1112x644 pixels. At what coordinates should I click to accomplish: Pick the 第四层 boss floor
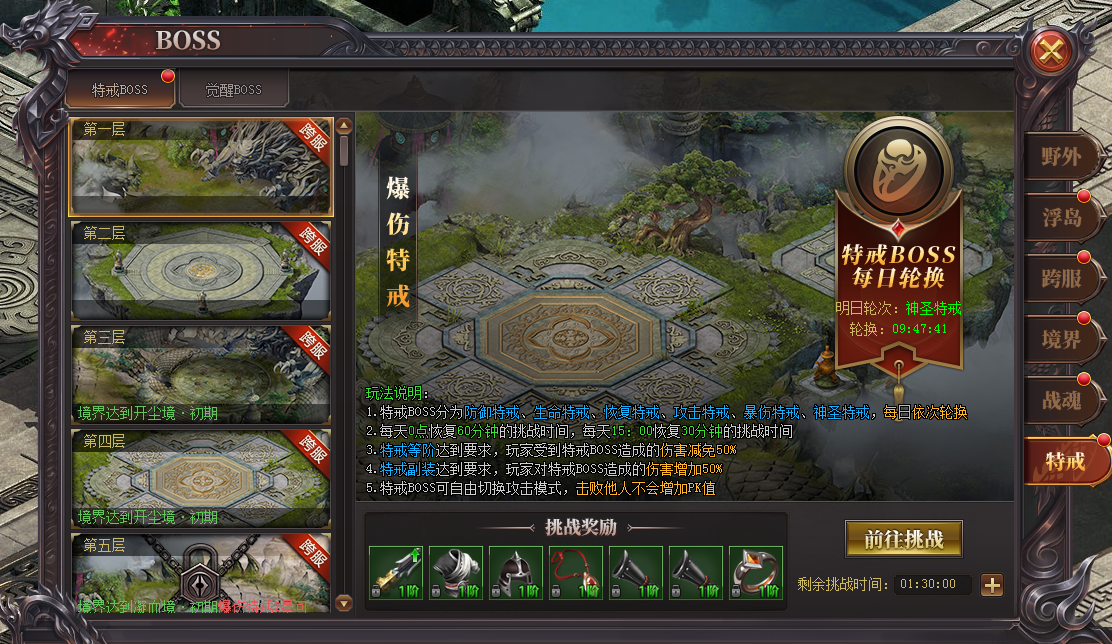[200, 478]
